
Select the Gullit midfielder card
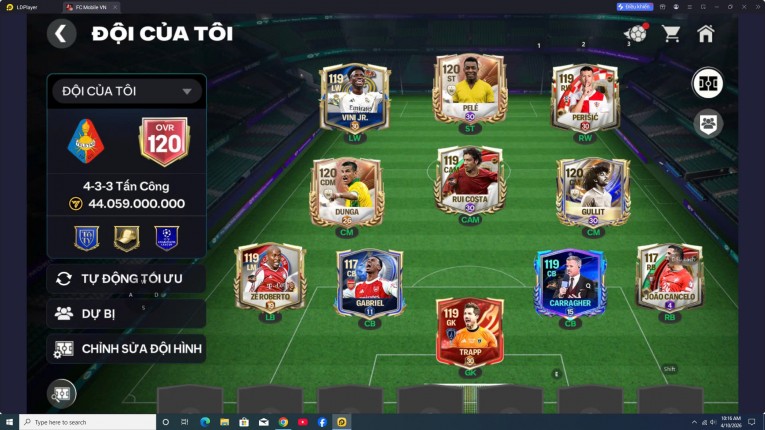tap(593, 190)
